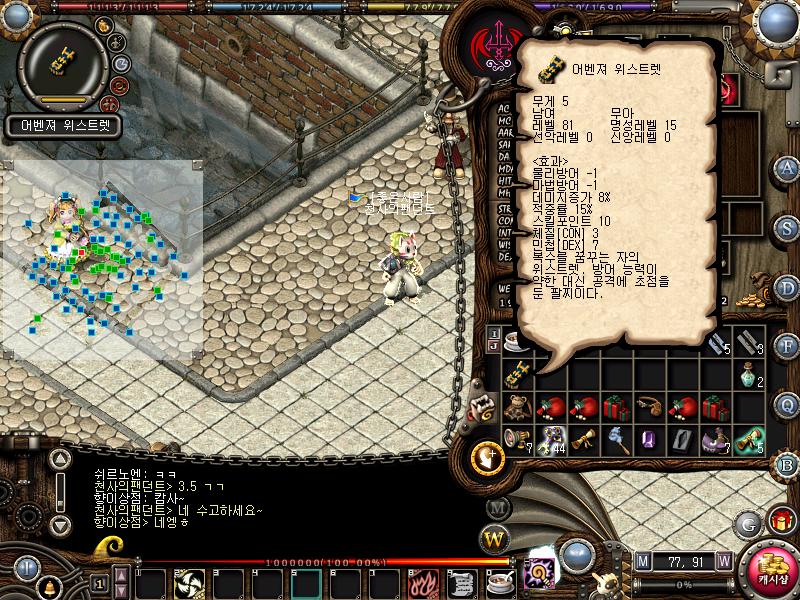Click the round G button
Viewport: 800px width, 600px height.
(x=747, y=523)
